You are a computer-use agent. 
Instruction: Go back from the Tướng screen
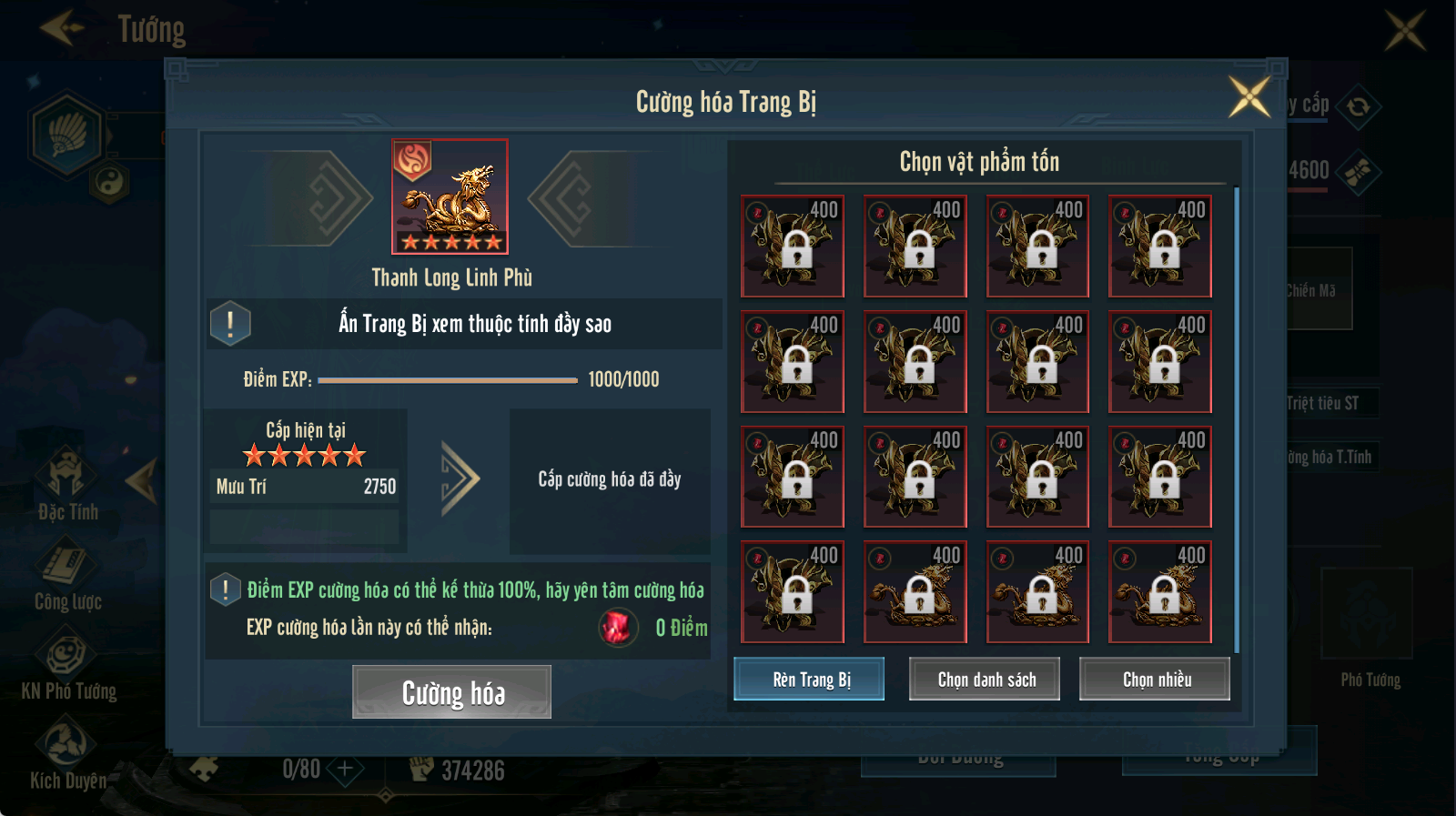pos(62,28)
